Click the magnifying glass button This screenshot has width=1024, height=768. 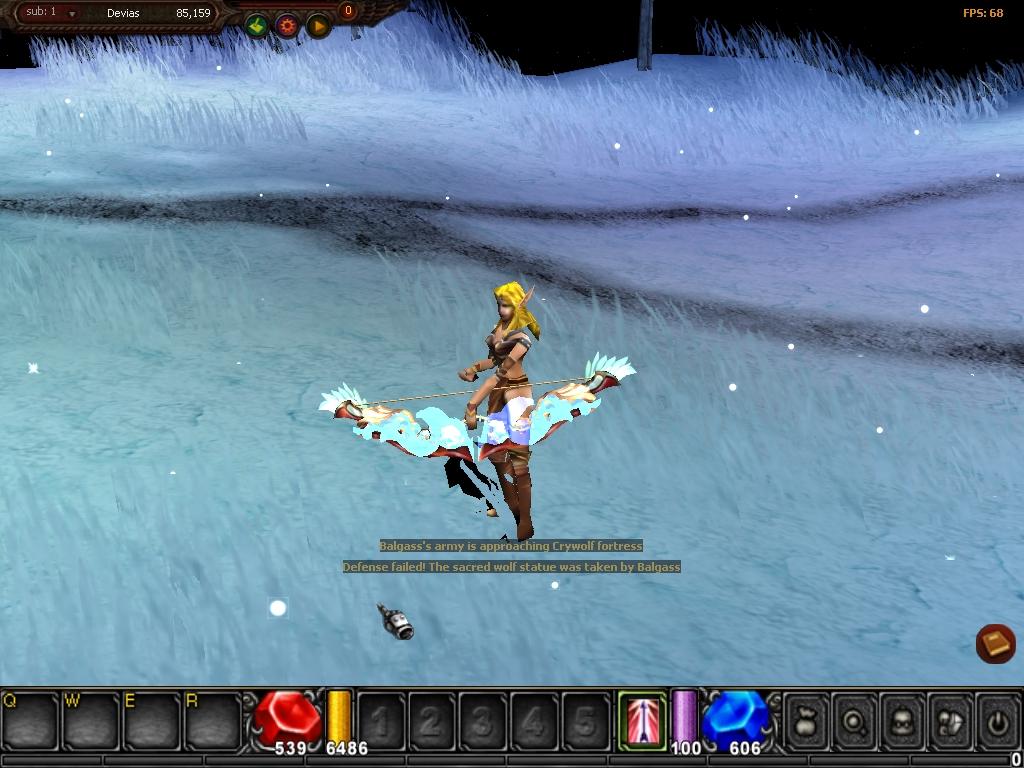[x=855, y=720]
